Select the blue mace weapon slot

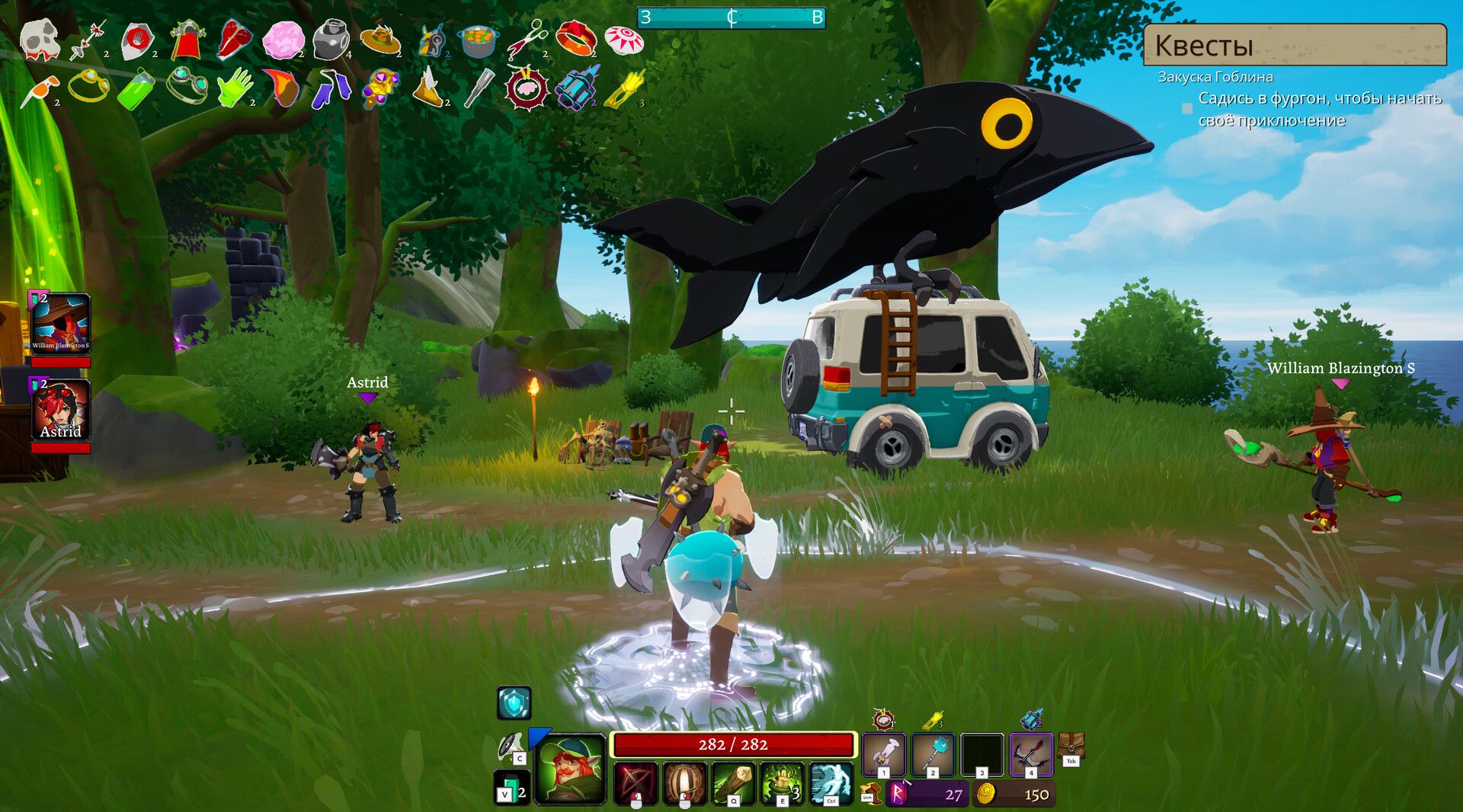[x=932, y=753]
